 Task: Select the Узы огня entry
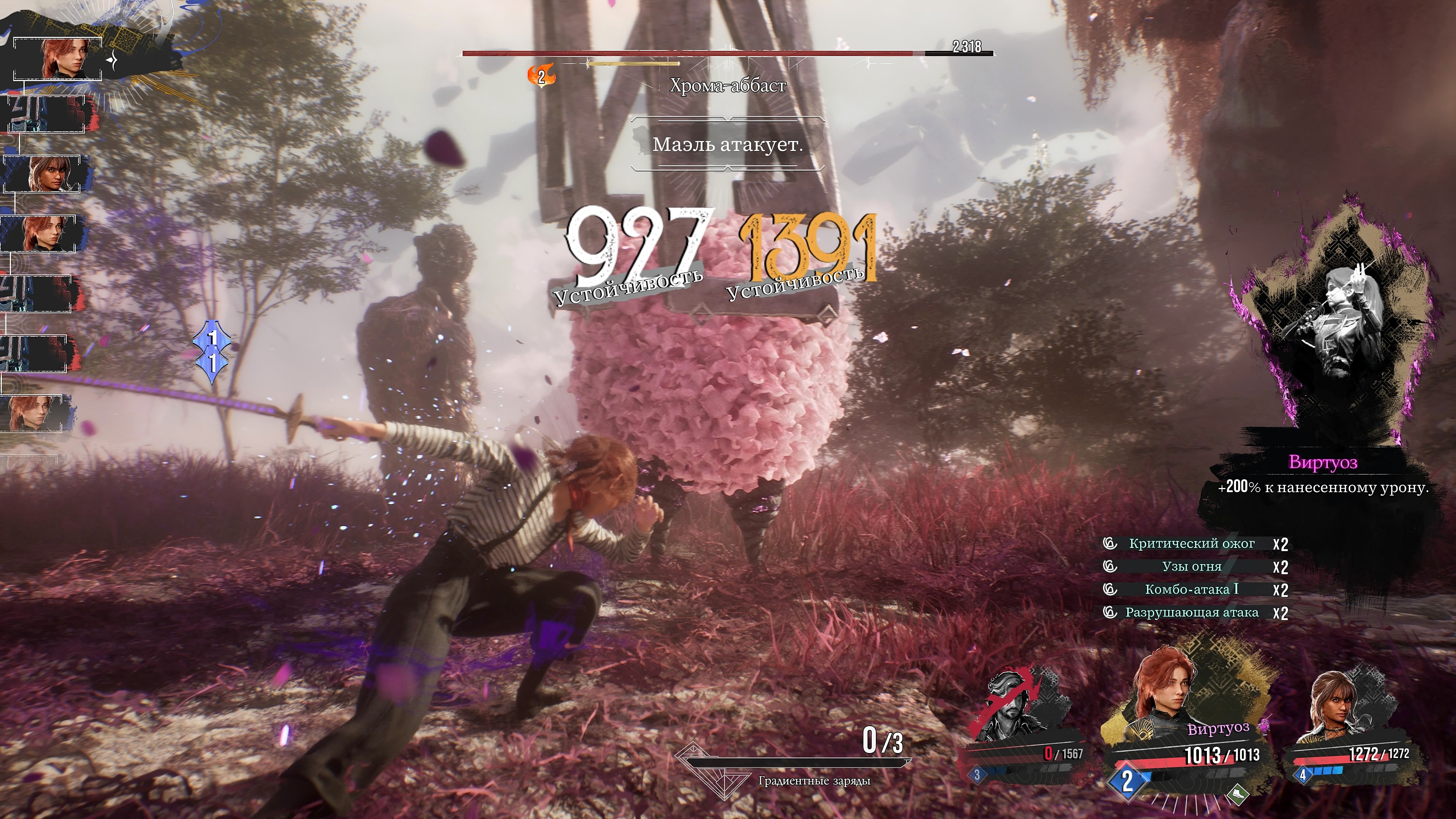click(x=1191, y=566)
